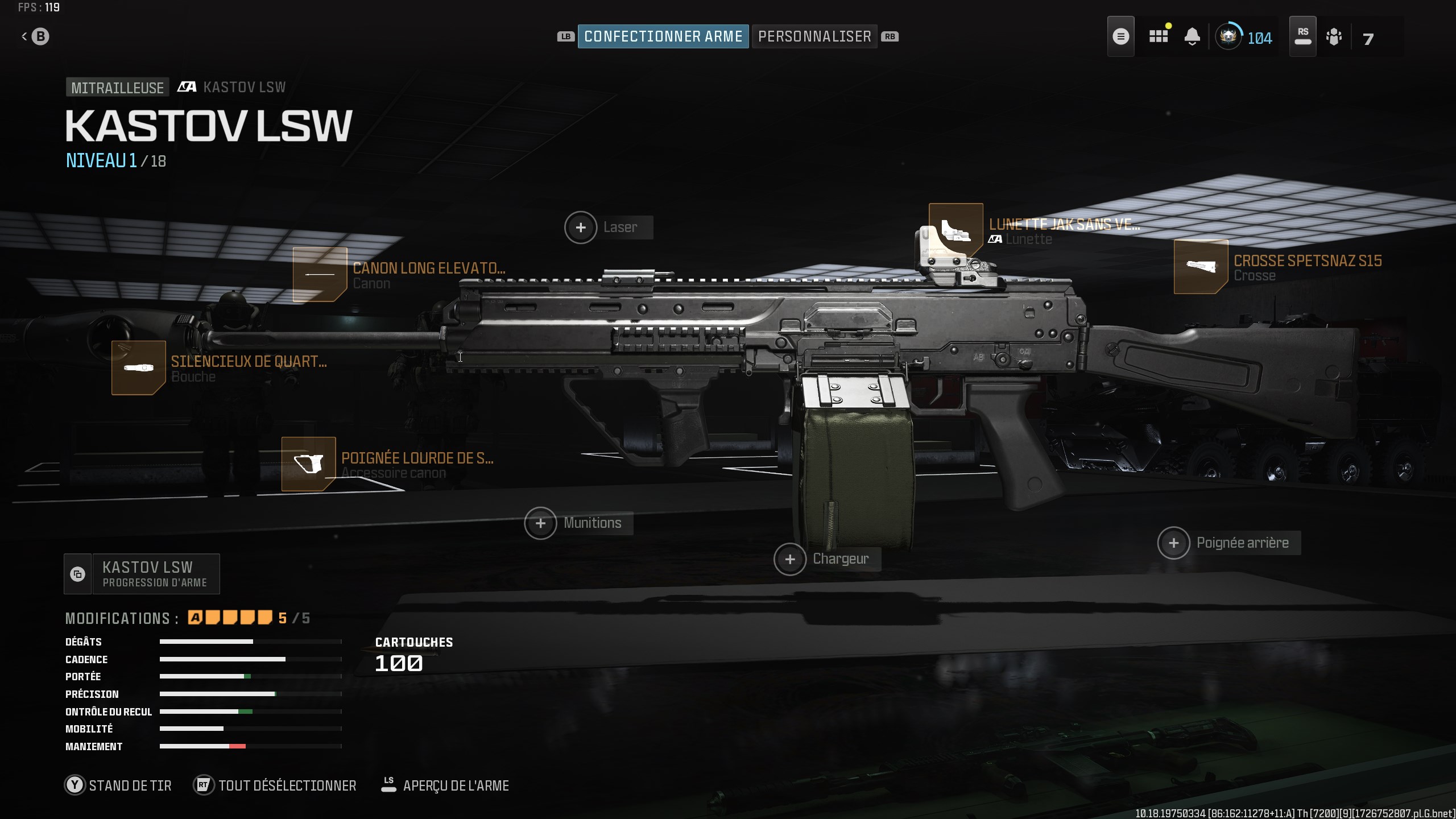Open the Chargeur attachment slot

point(791,559)
